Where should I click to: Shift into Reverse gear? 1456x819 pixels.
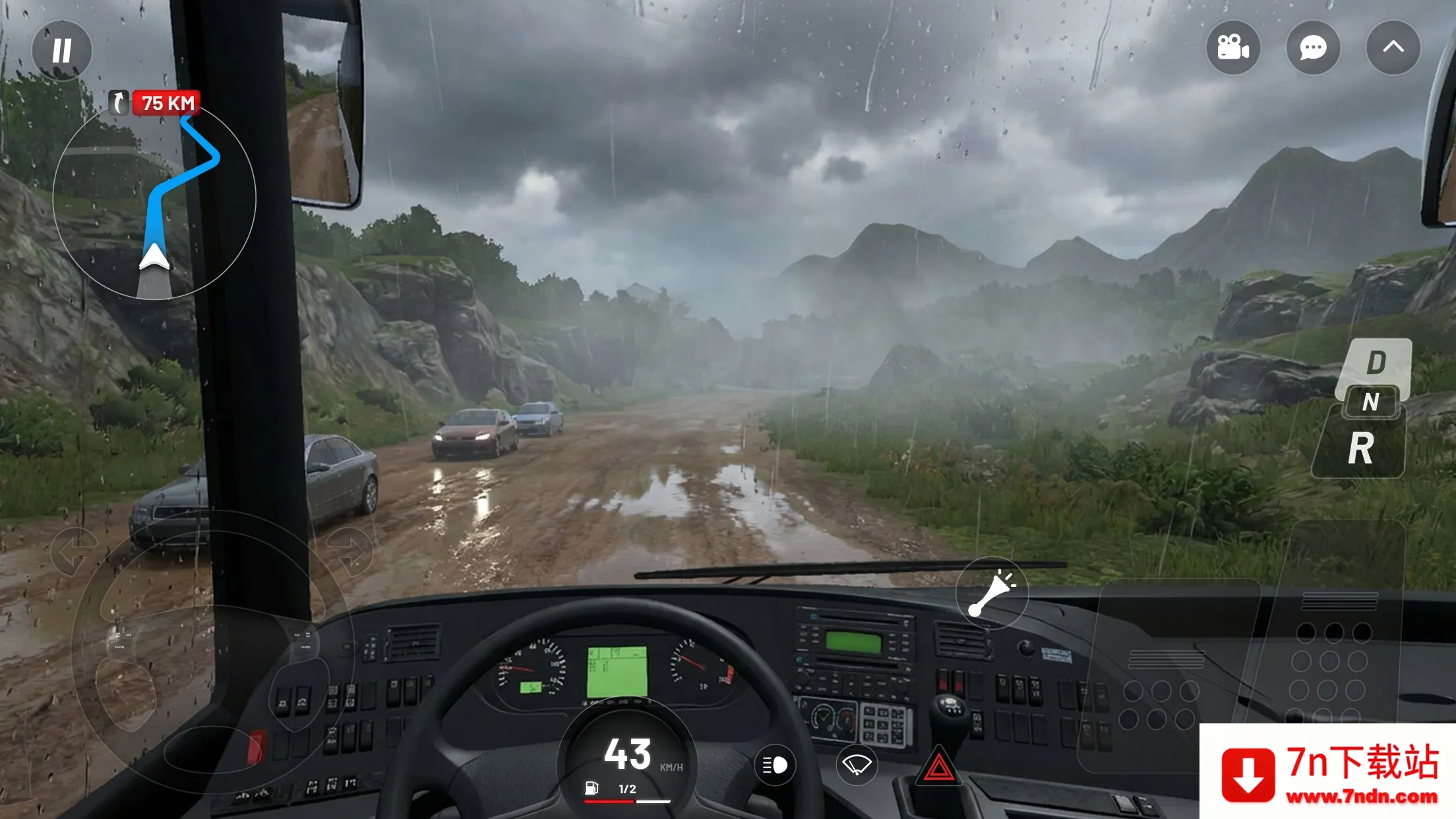click(x=1360, y=449)
